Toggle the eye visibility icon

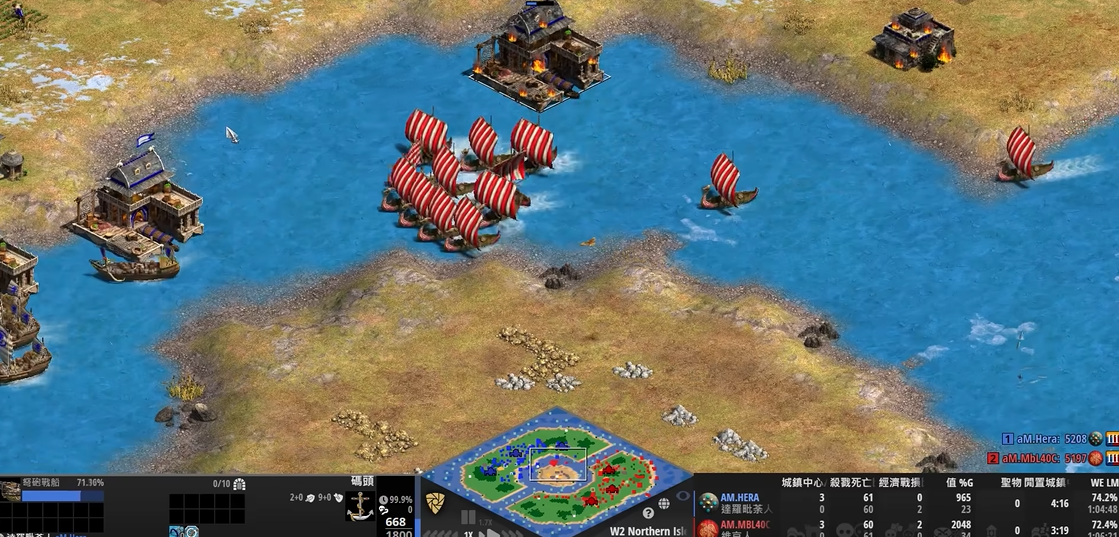click(x=683, y=495)
